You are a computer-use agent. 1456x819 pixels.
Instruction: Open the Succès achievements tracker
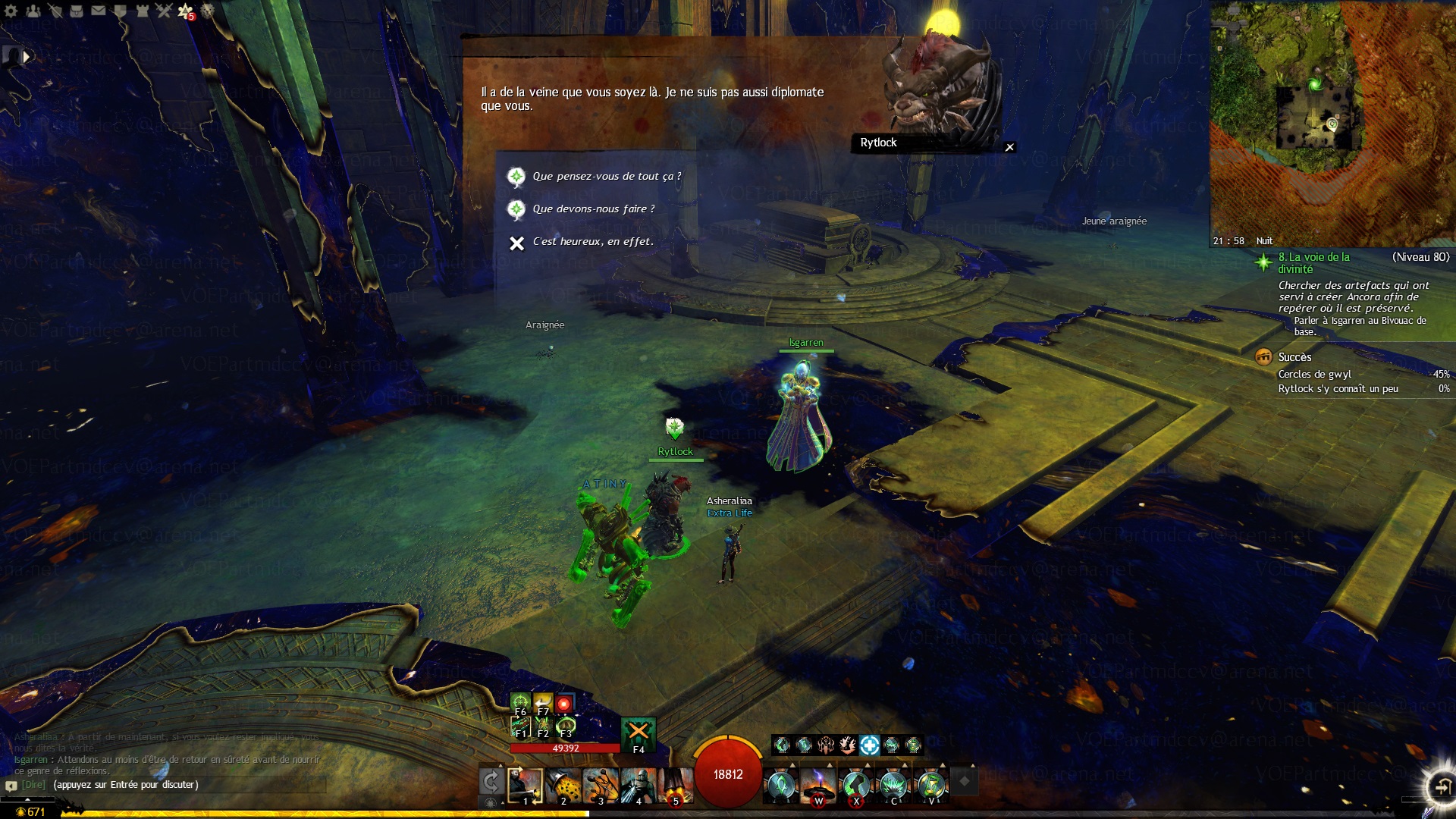pos(1294,357)
